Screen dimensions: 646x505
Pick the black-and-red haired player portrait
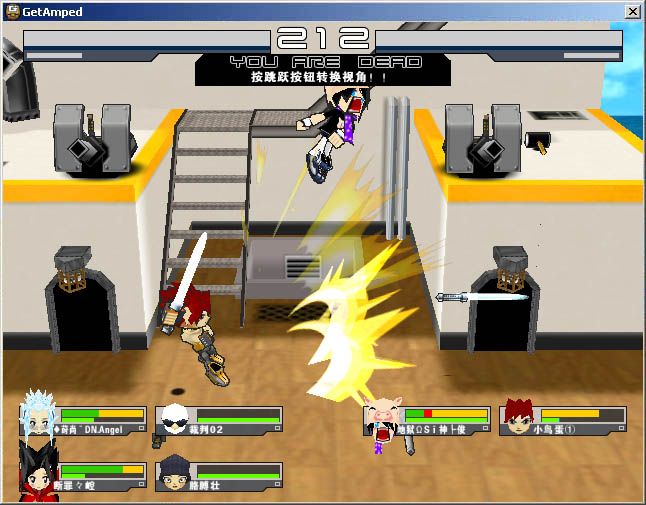tap(38, 470)
